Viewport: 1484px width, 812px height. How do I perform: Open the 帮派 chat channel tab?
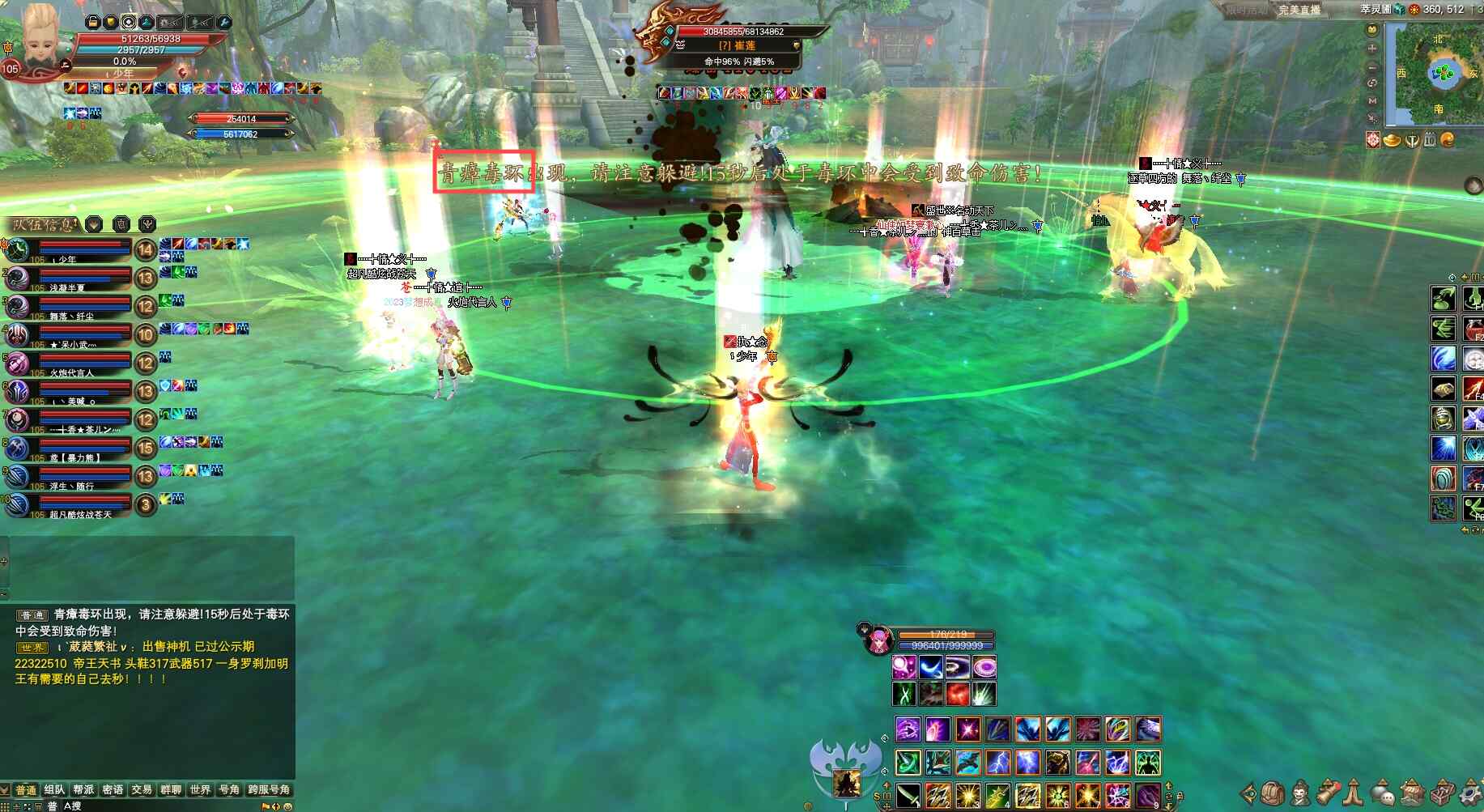pyautogui.click(x=84, y=790)
